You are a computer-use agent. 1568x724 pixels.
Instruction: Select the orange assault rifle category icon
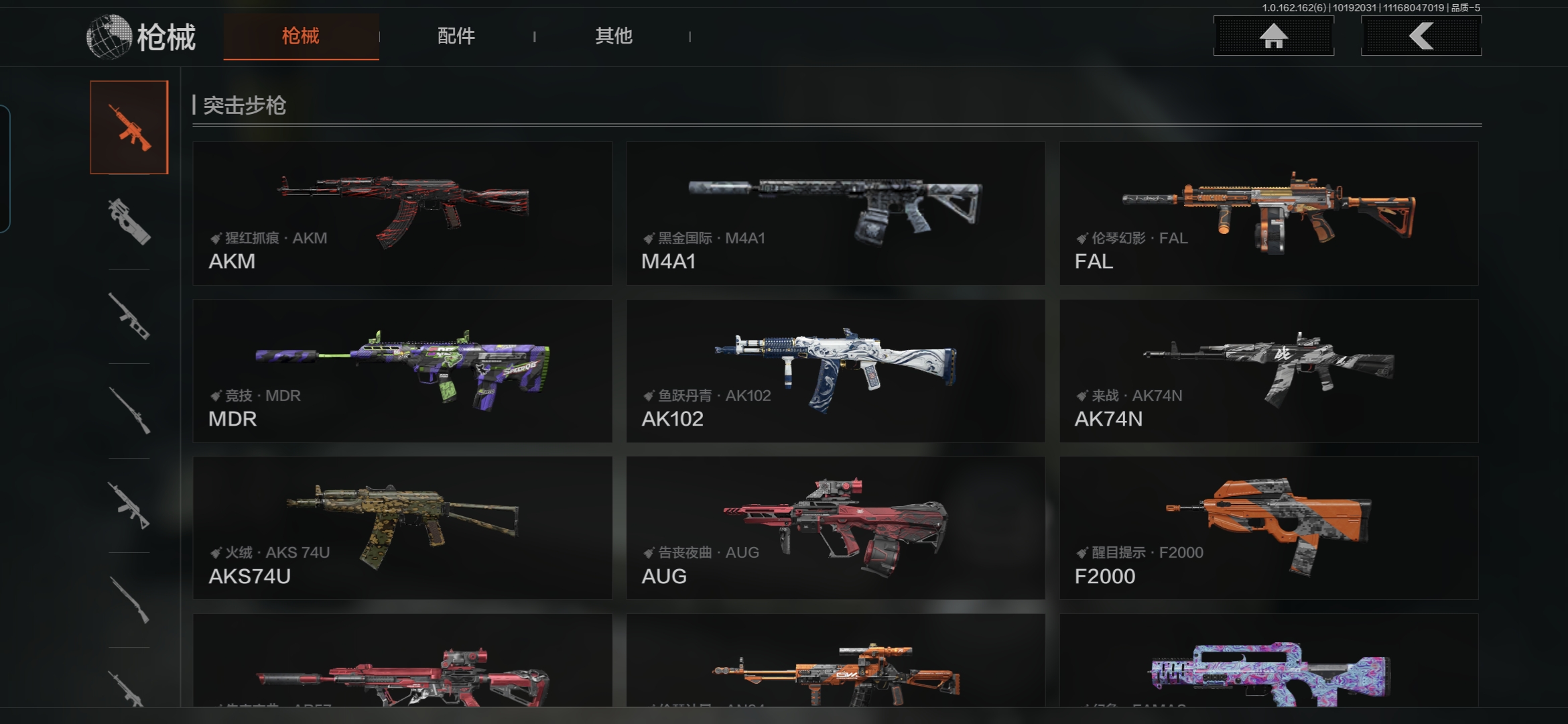129,127
